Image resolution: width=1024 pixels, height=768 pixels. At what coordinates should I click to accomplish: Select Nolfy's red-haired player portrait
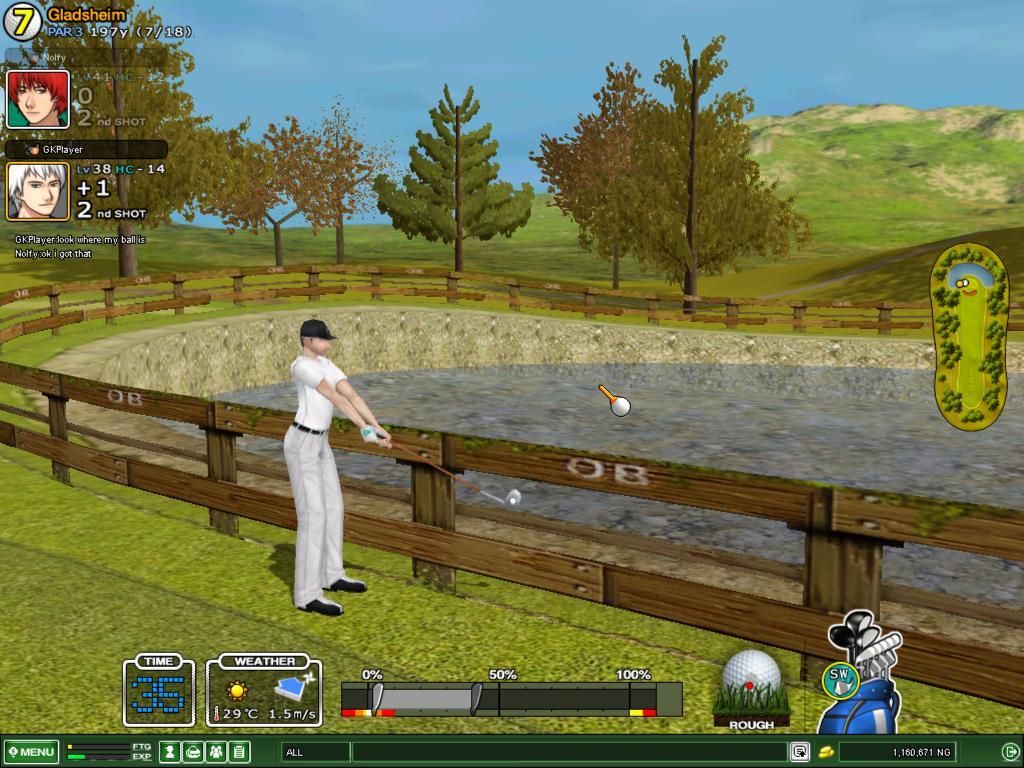point(38,99)
